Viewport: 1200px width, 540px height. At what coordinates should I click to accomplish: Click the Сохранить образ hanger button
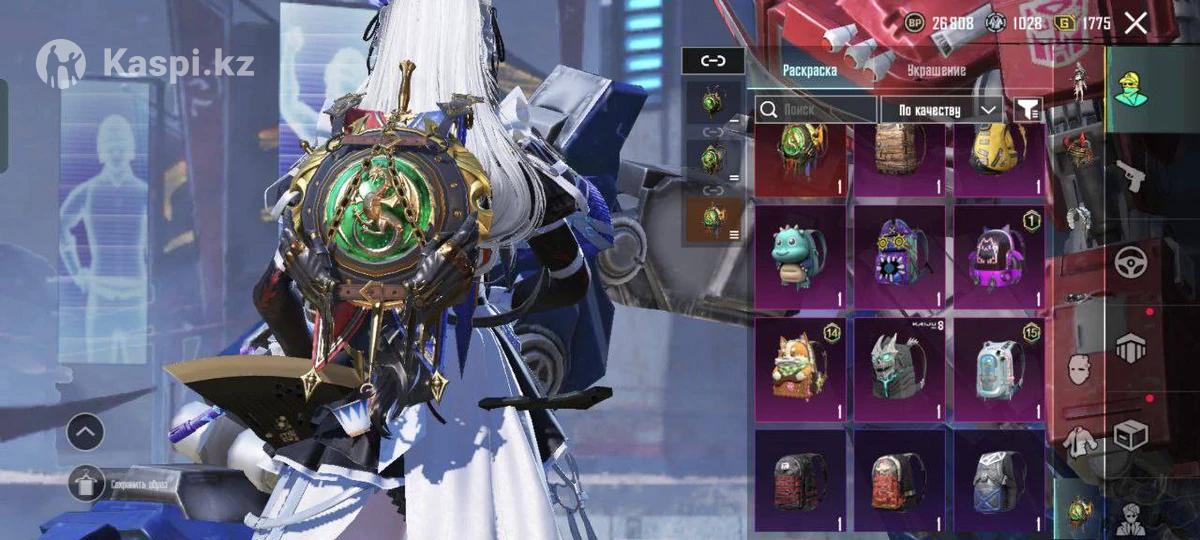87,484
